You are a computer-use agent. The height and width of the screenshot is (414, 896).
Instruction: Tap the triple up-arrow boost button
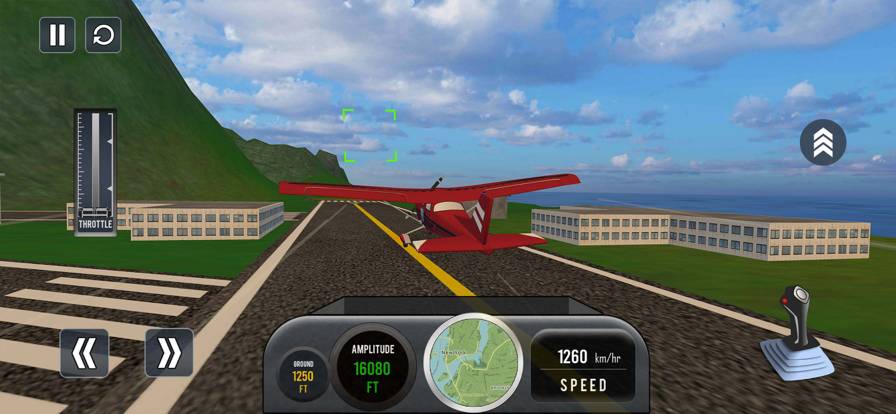pyautogui.click(x=823, y=142)
